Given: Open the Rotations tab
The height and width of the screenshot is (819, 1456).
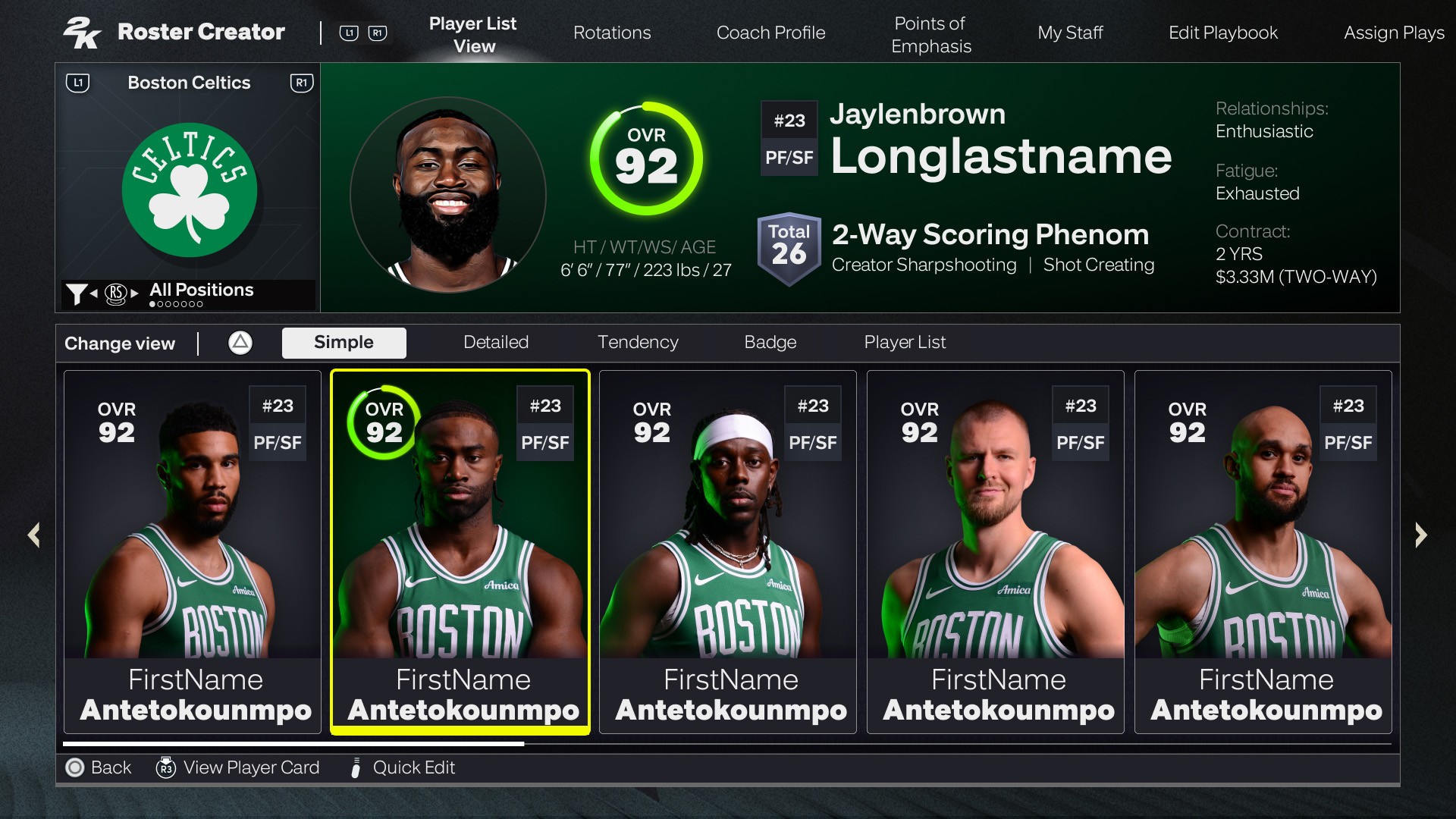Looking at the screenshot, I should (x=612, y=33).
